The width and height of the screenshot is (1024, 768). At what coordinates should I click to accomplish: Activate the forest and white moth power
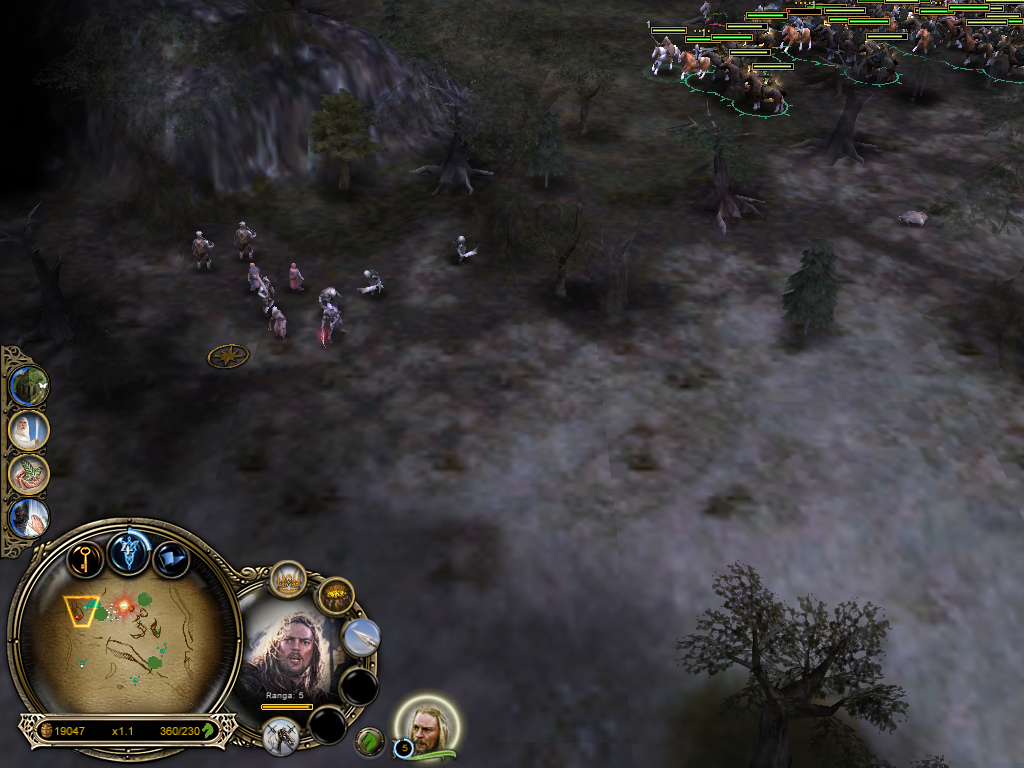pyautogui.click(x=28, y=386)
